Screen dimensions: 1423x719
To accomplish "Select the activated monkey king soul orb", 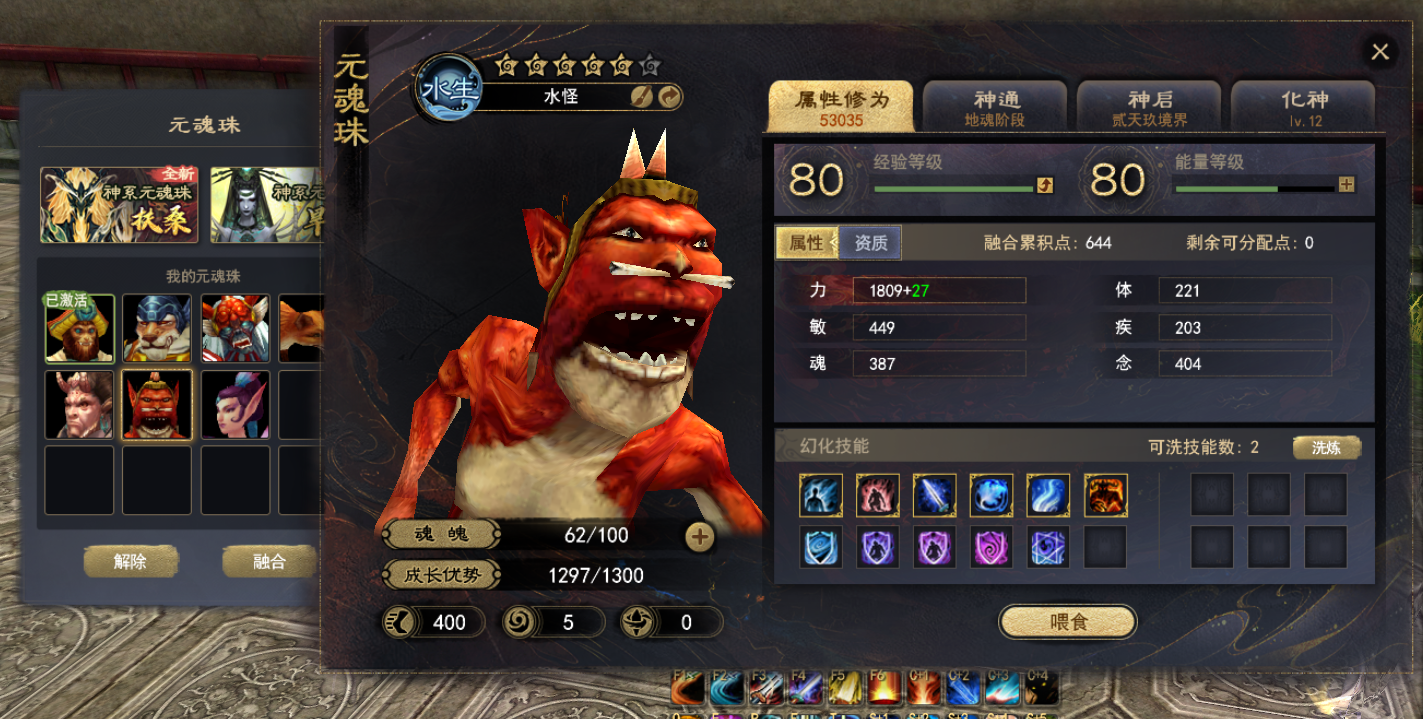I will click(80, 328).
